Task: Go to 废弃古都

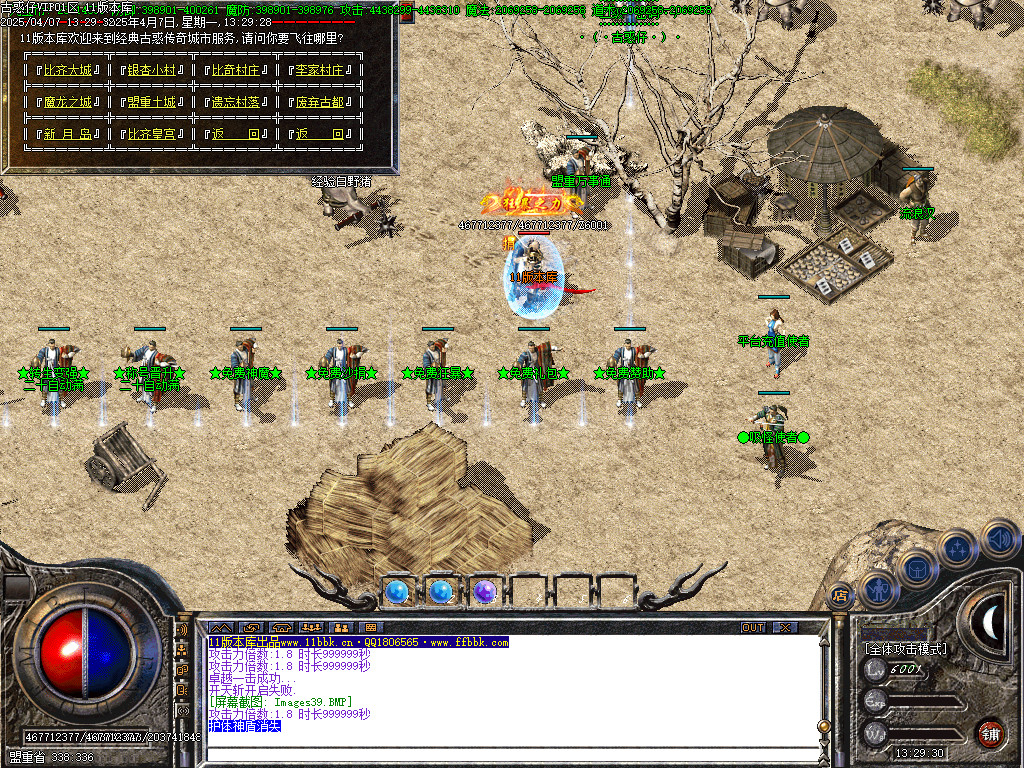Action: point(319,102)
